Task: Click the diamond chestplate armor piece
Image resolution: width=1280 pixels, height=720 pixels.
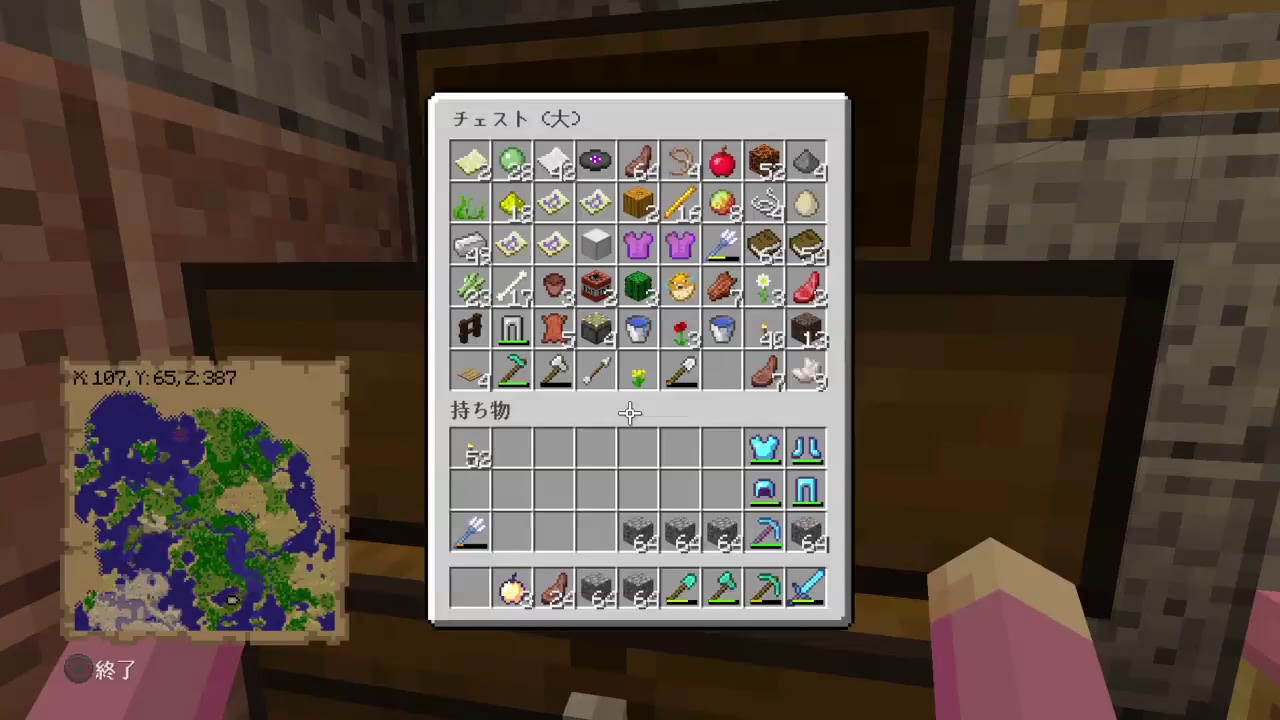Action: pyautogui.click(x=765, y=449)
